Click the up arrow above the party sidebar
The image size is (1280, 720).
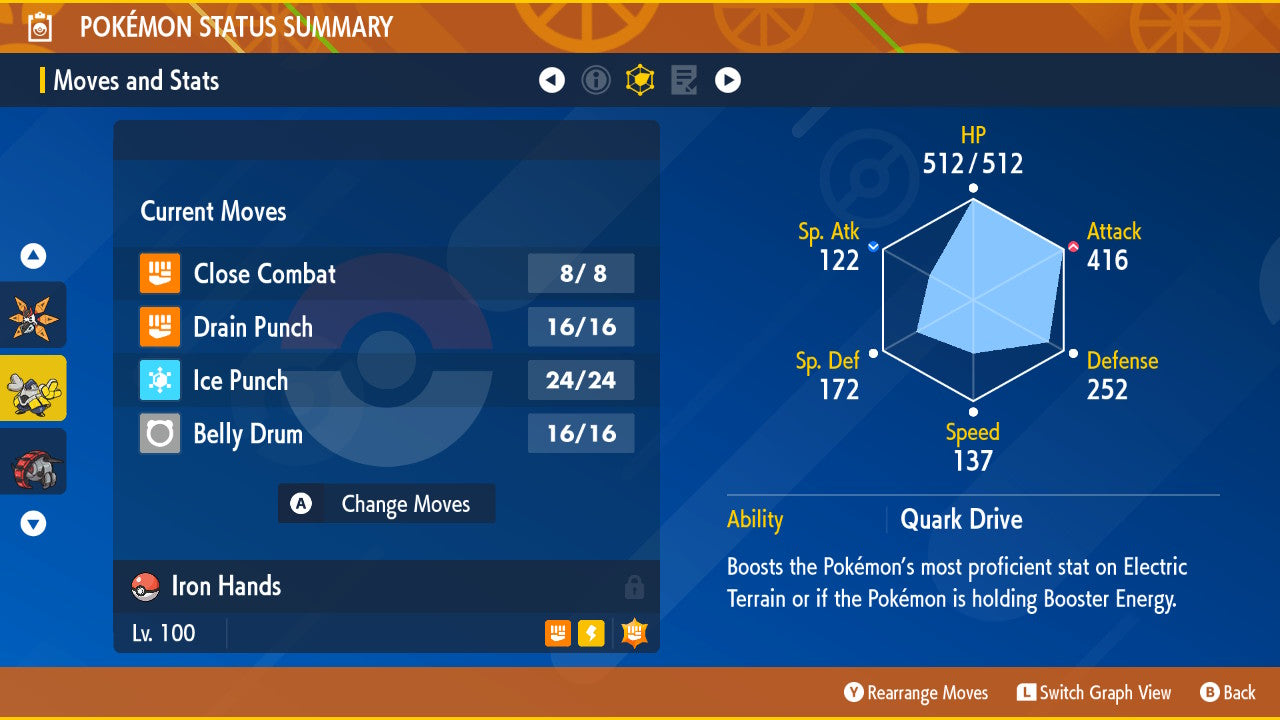click(32, 256)
